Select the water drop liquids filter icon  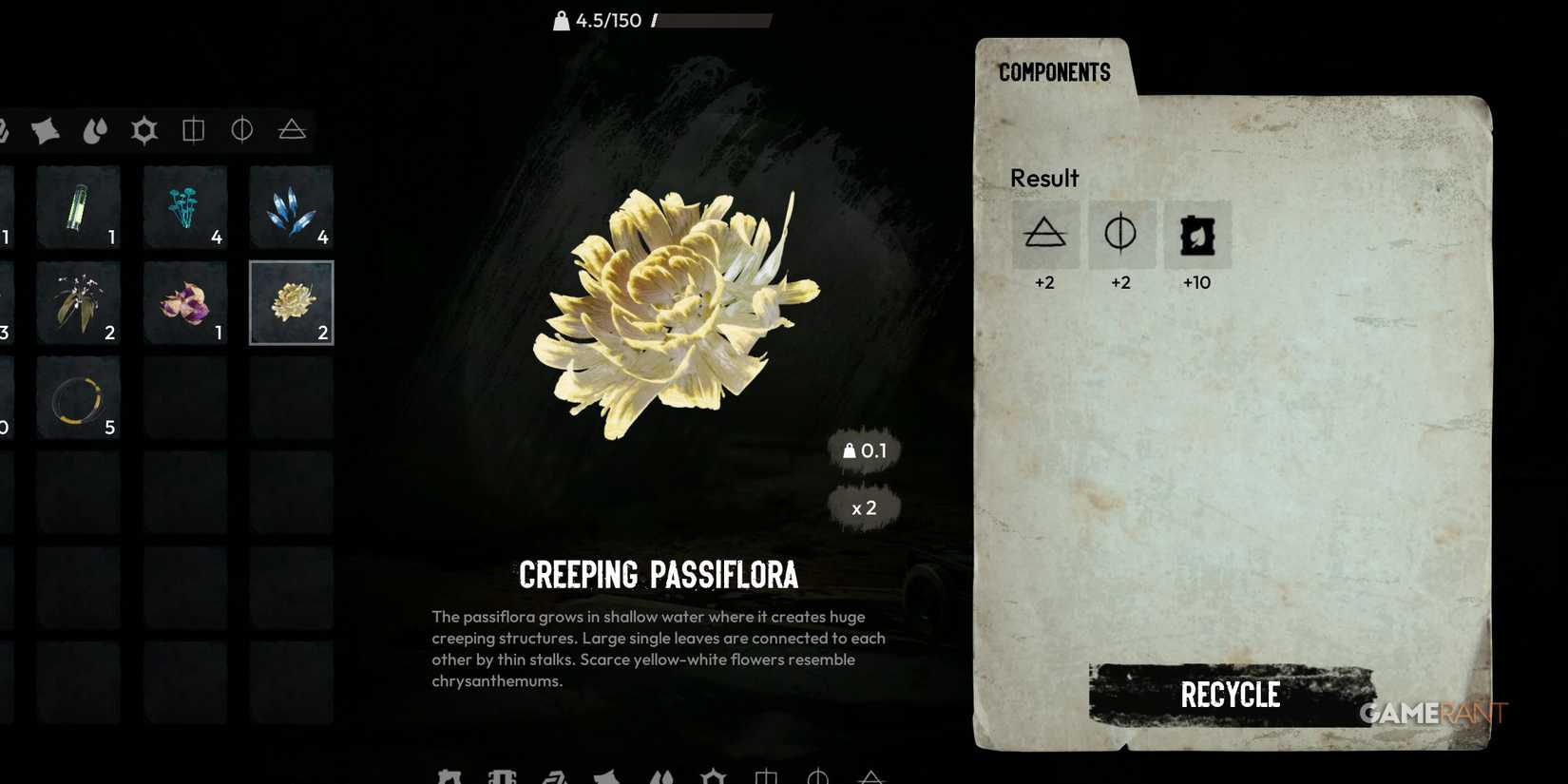click(95, 130)
